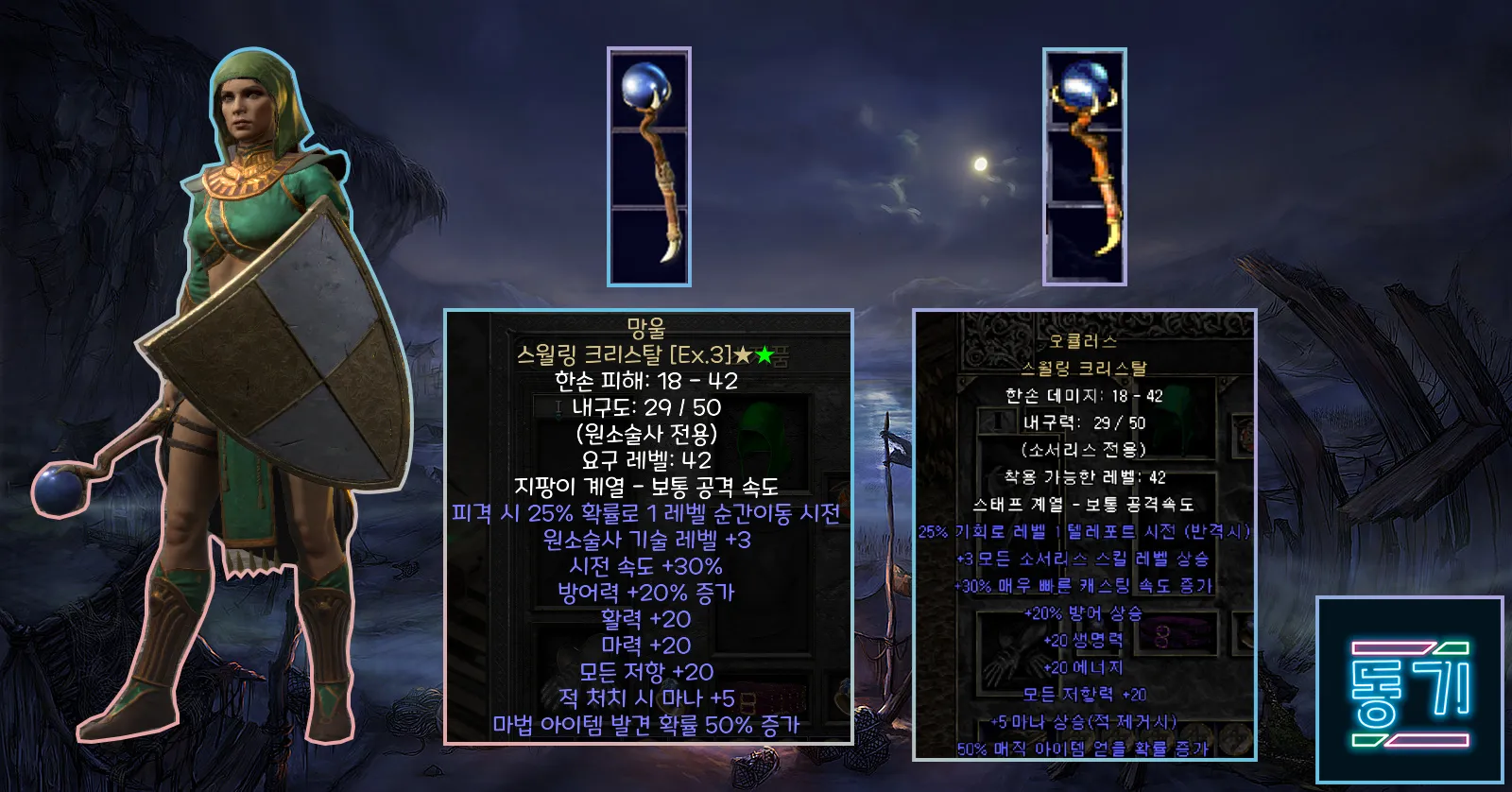Click the 내구도 29 / 50 durability text
The image size is (1512, 792).
click(x=643, y=406)
